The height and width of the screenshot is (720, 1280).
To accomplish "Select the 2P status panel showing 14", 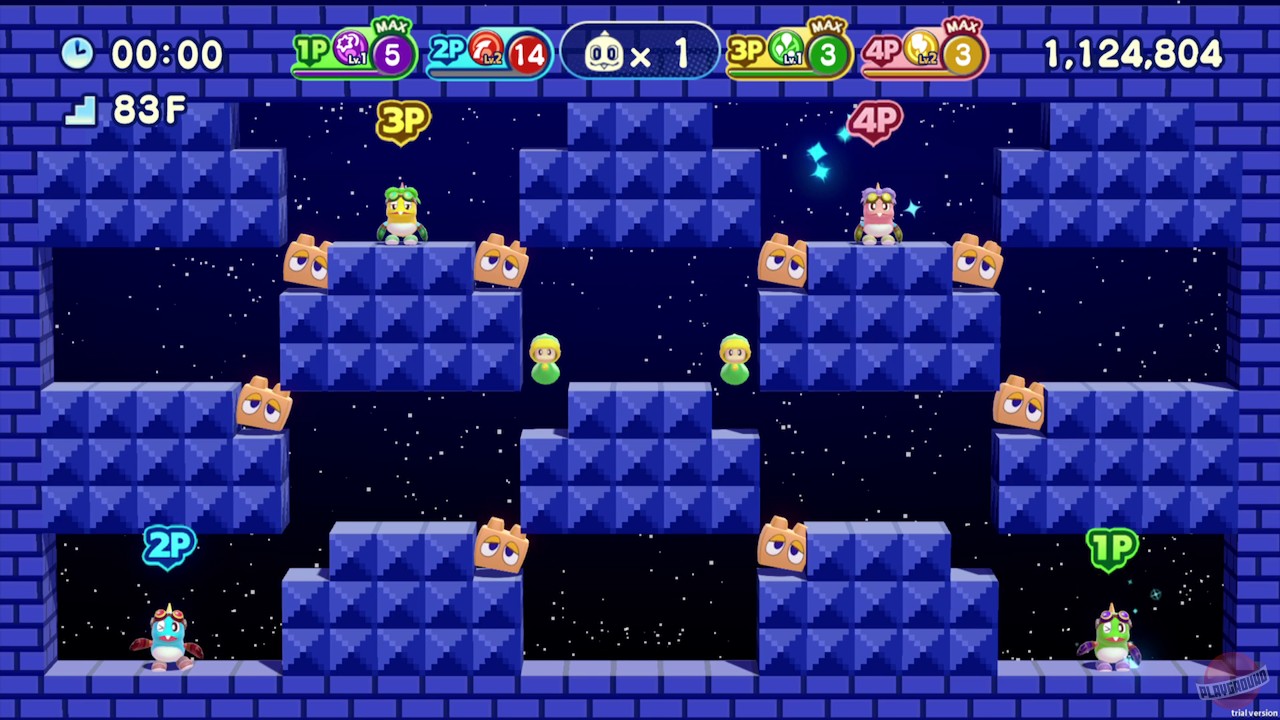I will pyautogui.click(x=488, y=52).
